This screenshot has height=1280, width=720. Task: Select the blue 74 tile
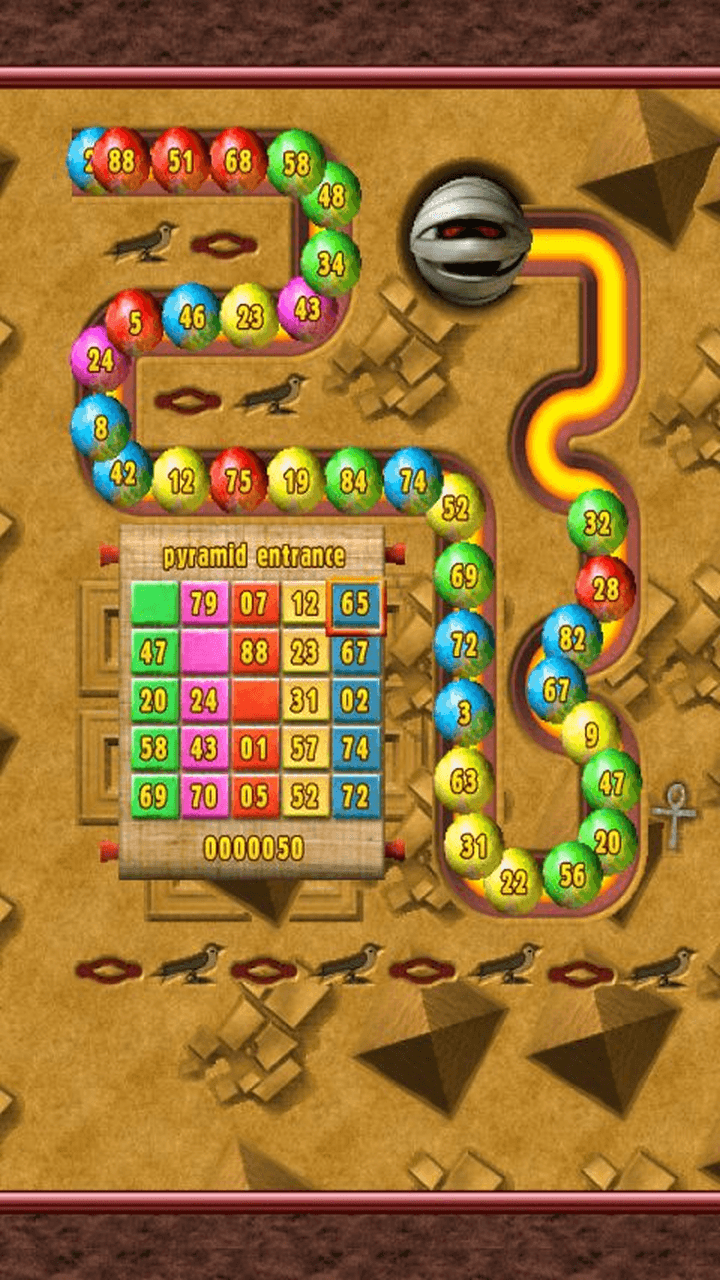pos(355,748)
